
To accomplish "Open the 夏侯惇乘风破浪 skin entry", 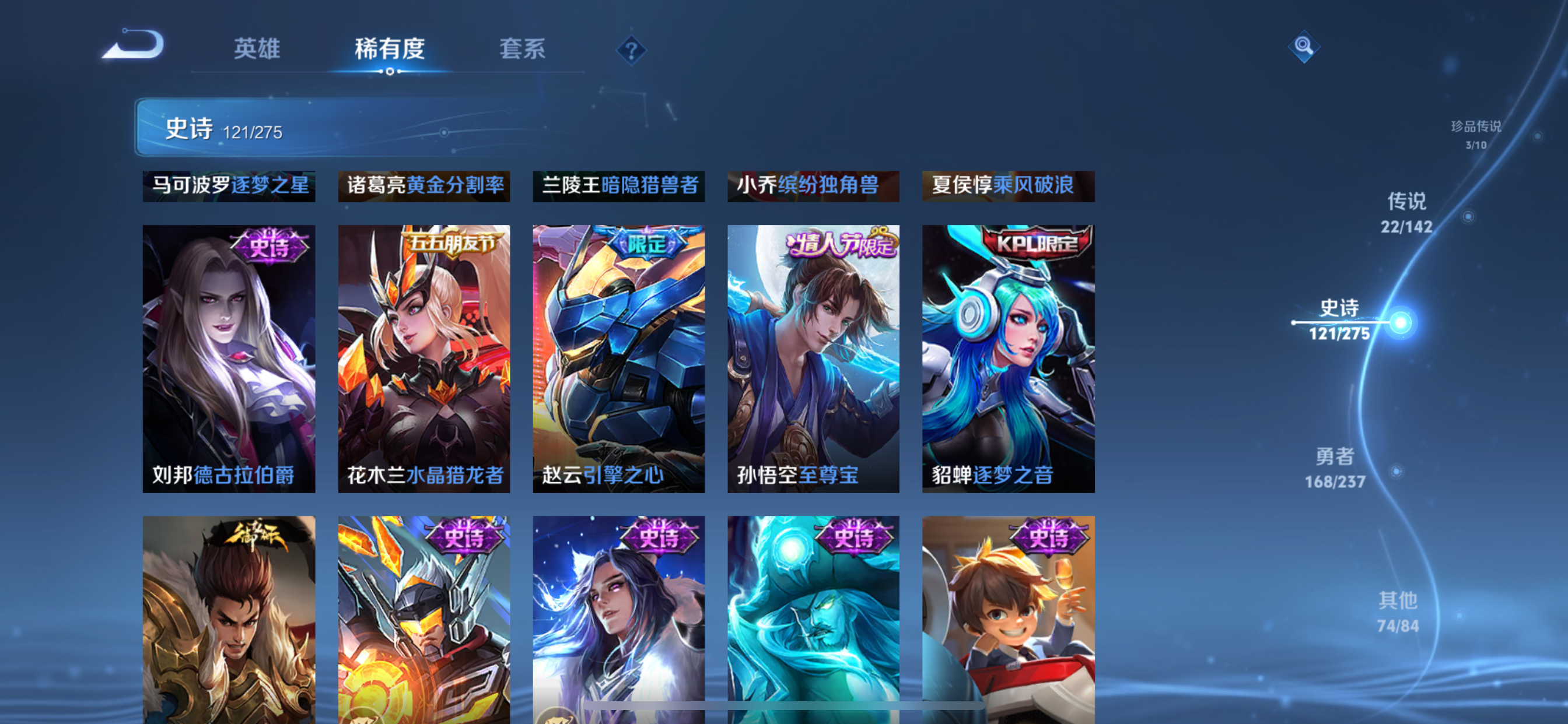I will [1009, 185].
